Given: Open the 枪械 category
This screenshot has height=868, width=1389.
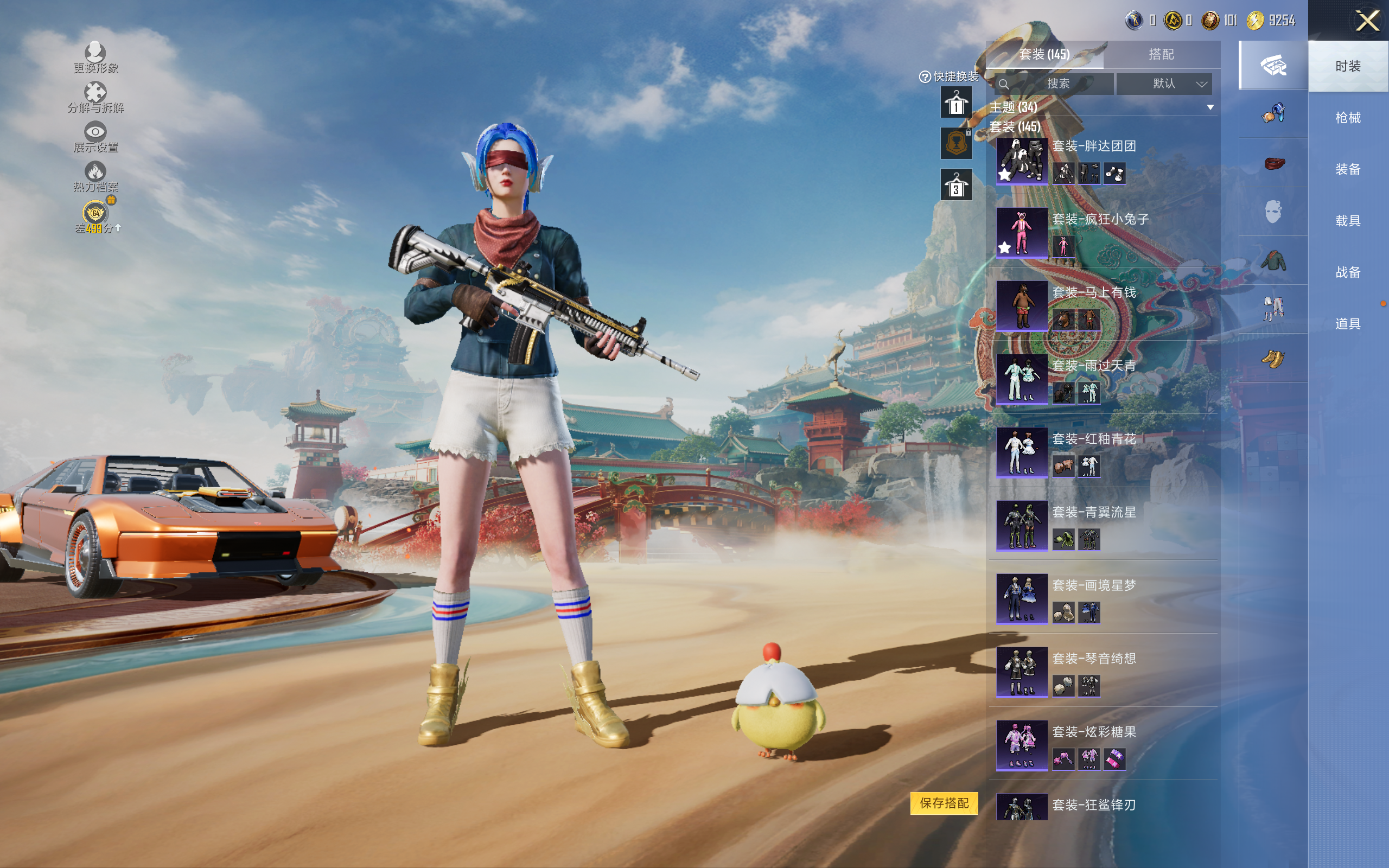Looking at the screenshot, I should [1347, 118].
